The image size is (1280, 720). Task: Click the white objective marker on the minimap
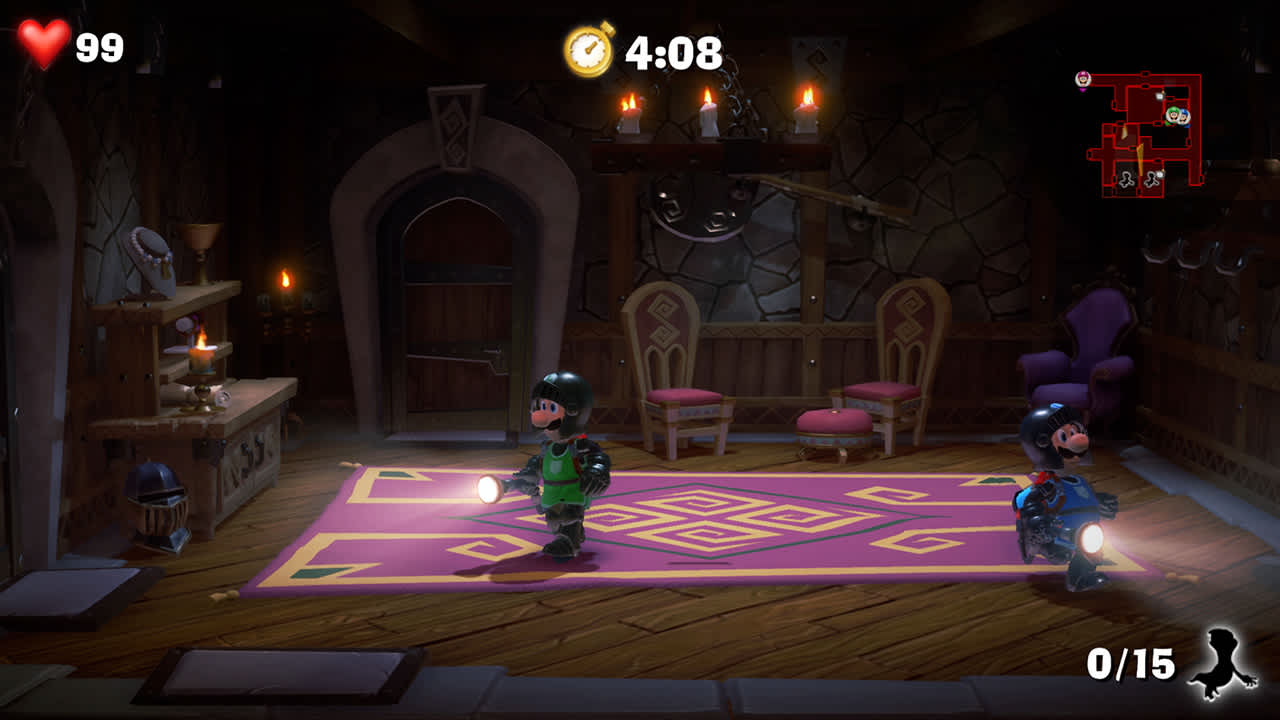[1159, 96]
